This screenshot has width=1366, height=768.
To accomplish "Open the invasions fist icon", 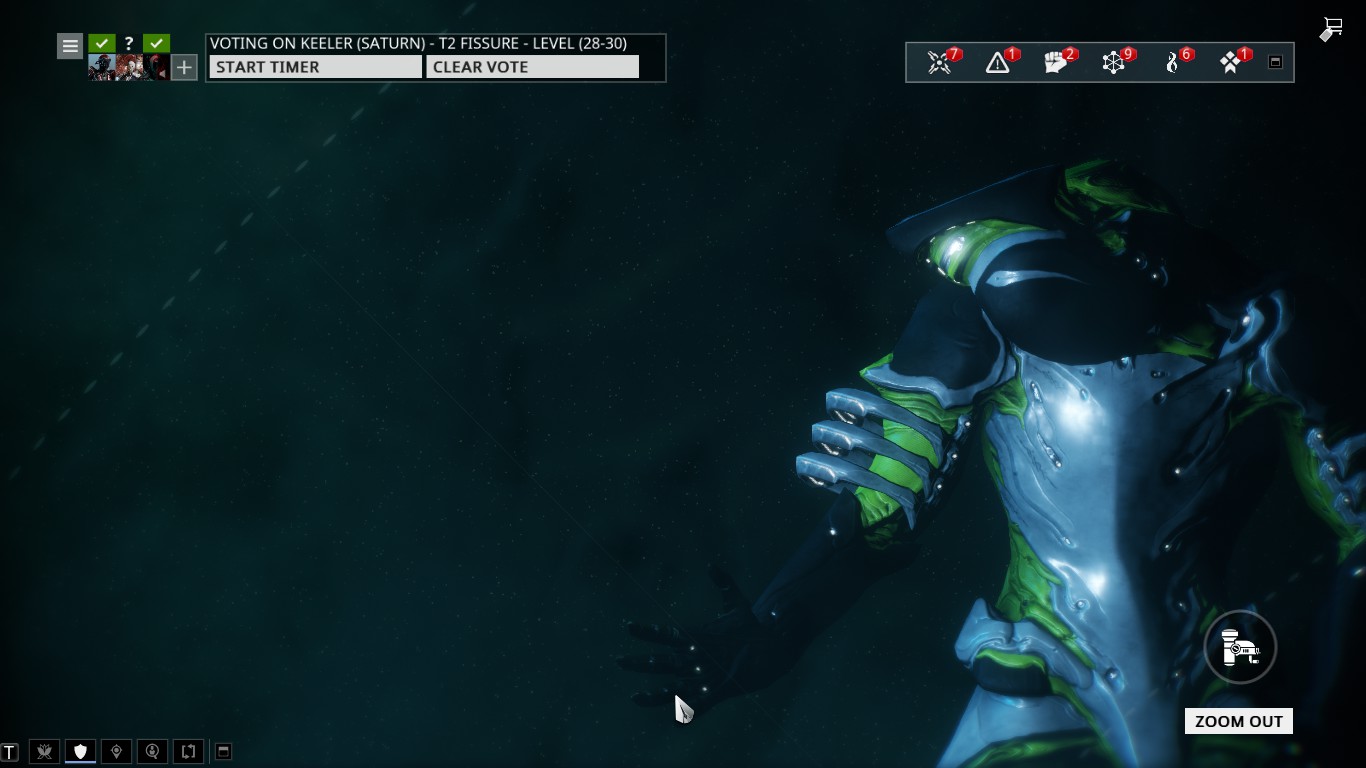I will (x=1056, y=63).
